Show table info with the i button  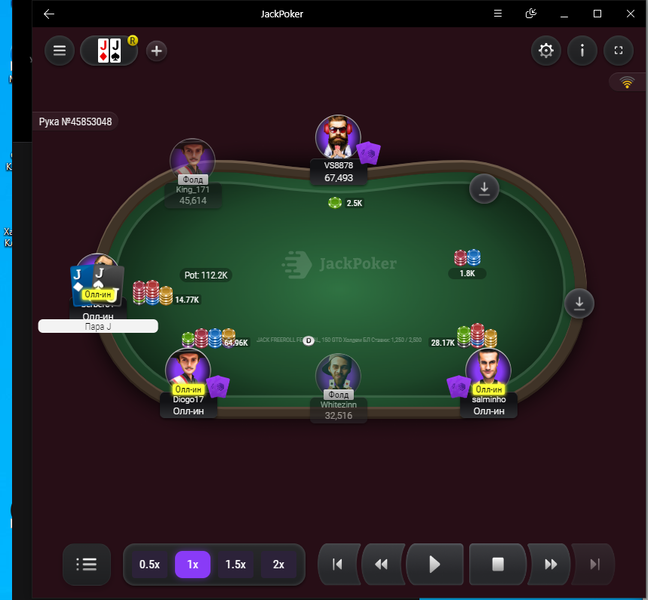582,51
